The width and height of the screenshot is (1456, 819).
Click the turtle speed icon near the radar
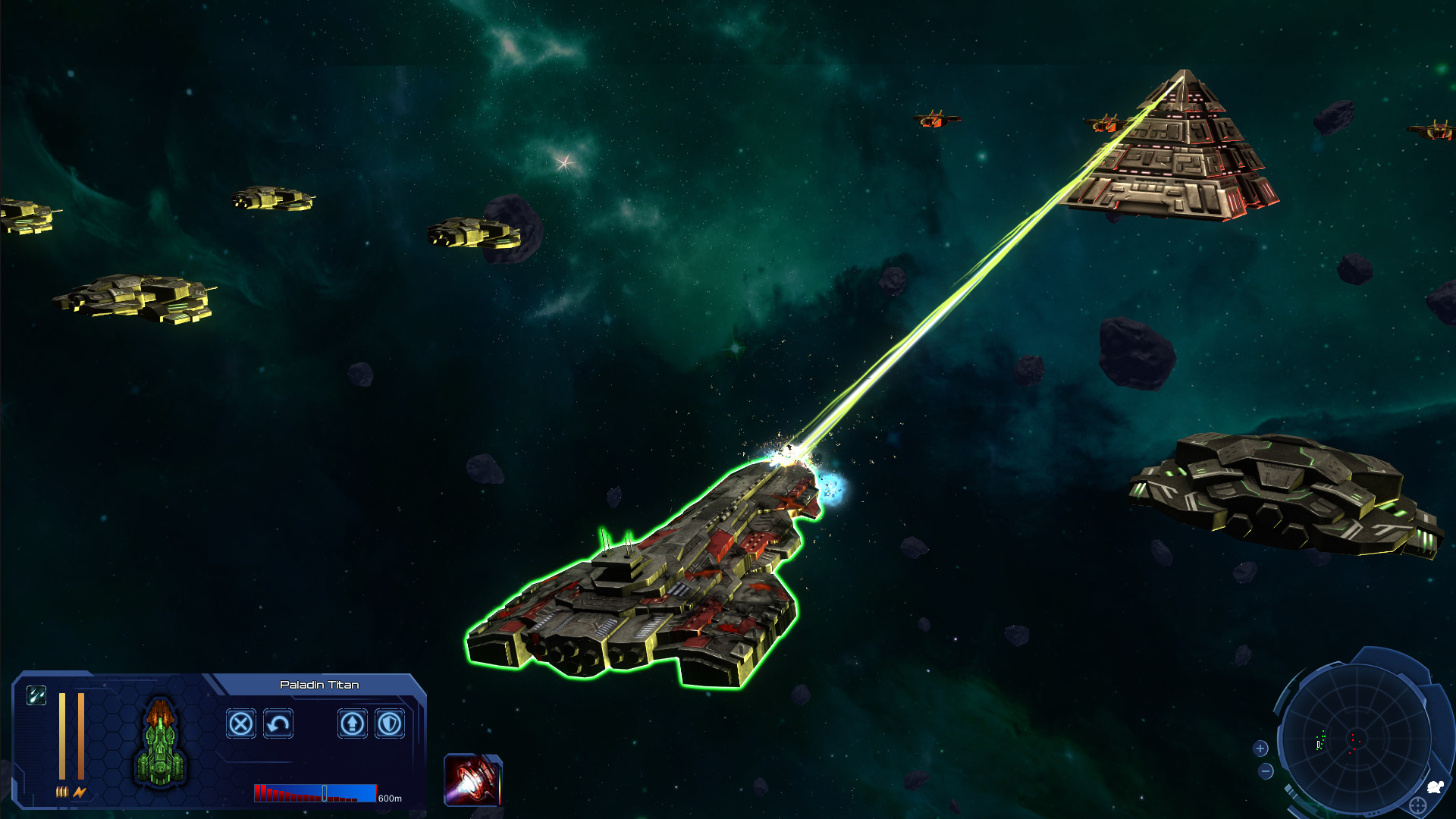(1436, 786)
